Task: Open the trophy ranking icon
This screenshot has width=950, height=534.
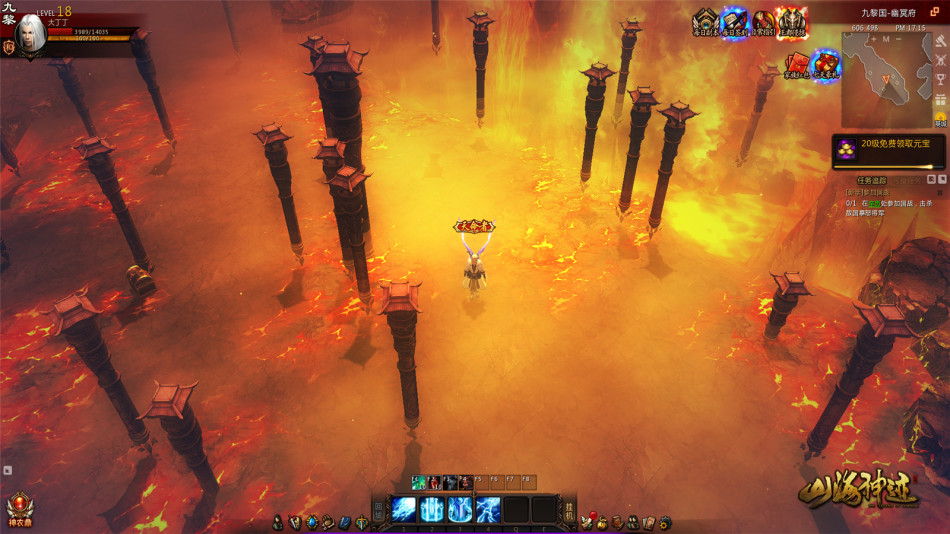Action: pos(940,80)
